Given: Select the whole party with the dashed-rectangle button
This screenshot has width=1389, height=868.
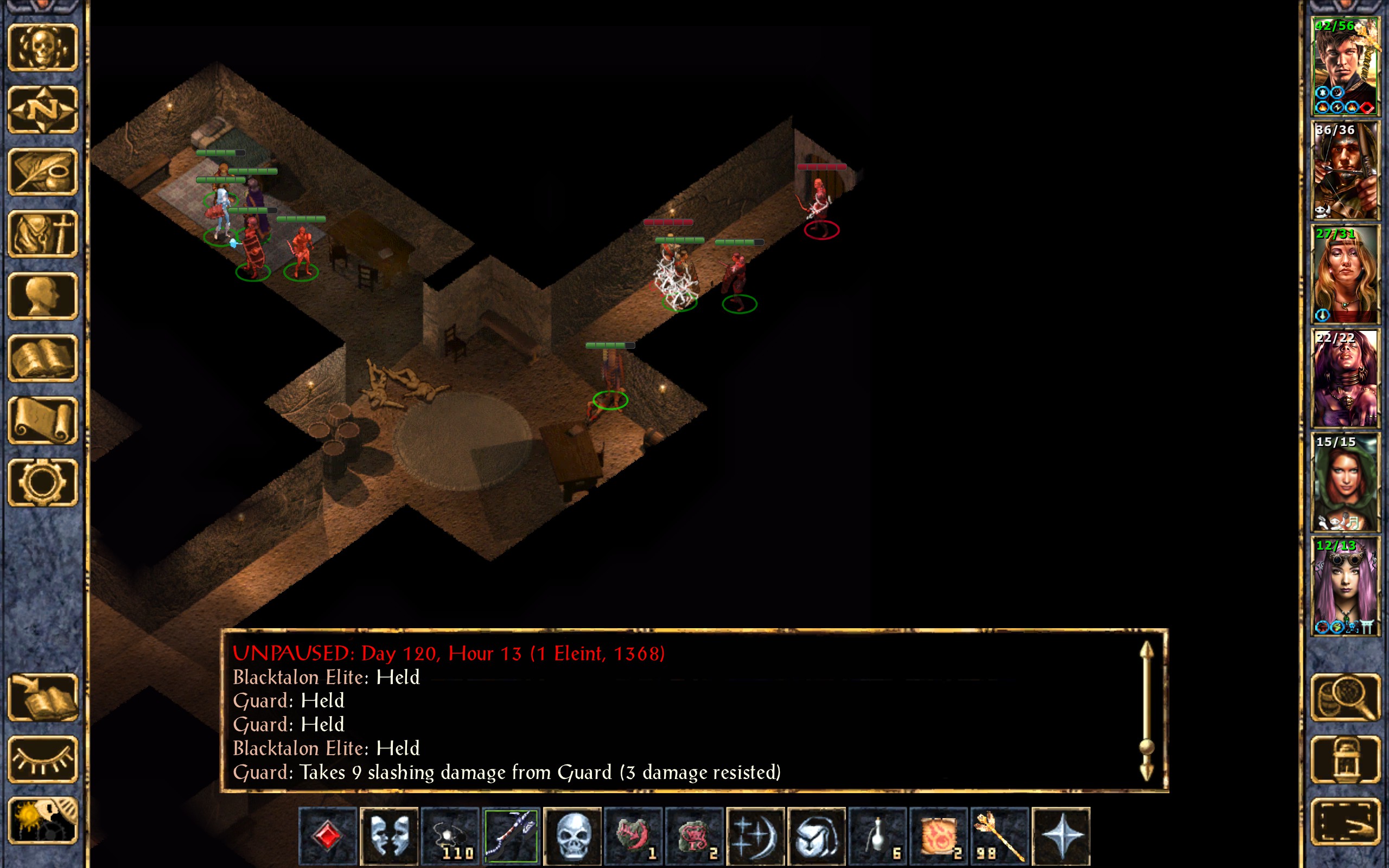Looking at the screenshot, I should coord(1345,821).
